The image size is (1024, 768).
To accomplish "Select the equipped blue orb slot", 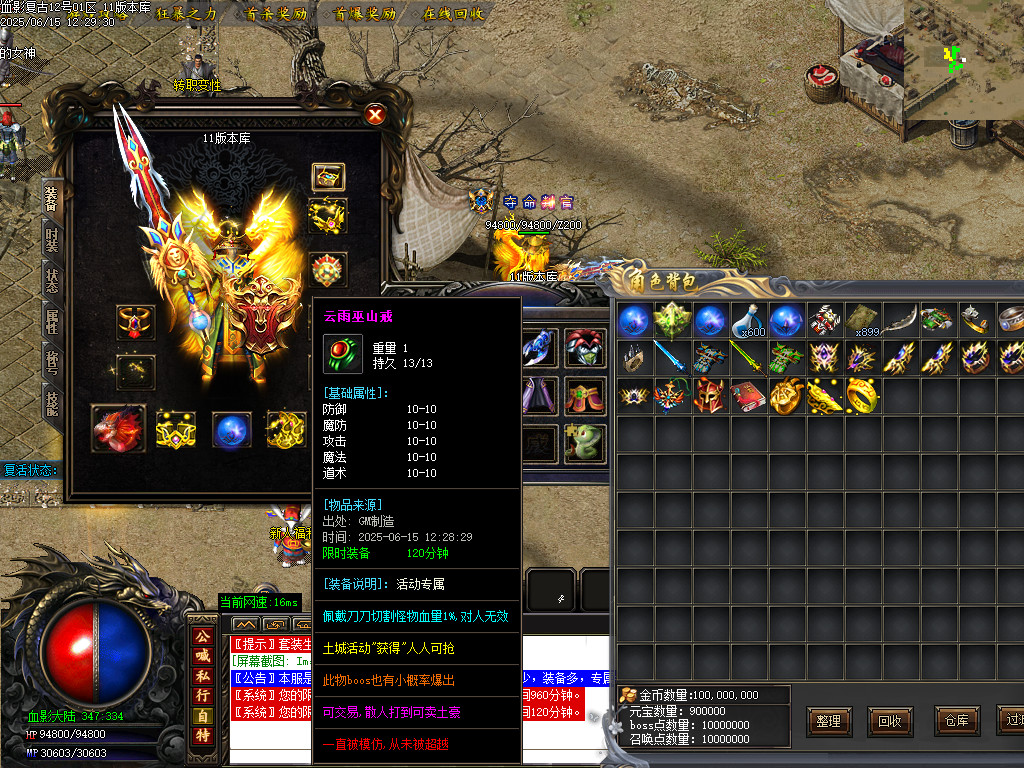I will (x=232, y=429).
